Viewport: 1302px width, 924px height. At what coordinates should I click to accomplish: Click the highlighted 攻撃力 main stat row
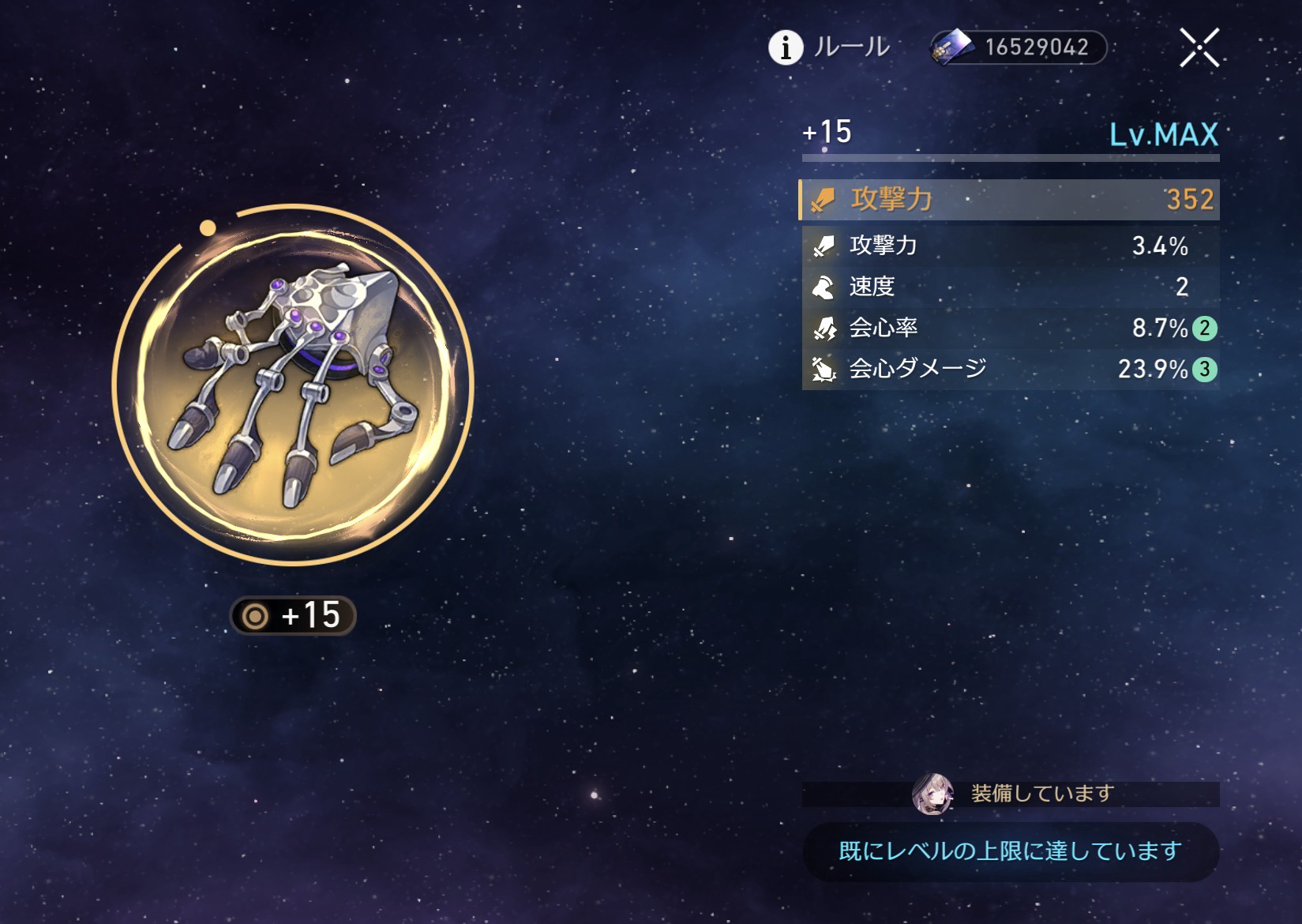(x=1010, y=199)
